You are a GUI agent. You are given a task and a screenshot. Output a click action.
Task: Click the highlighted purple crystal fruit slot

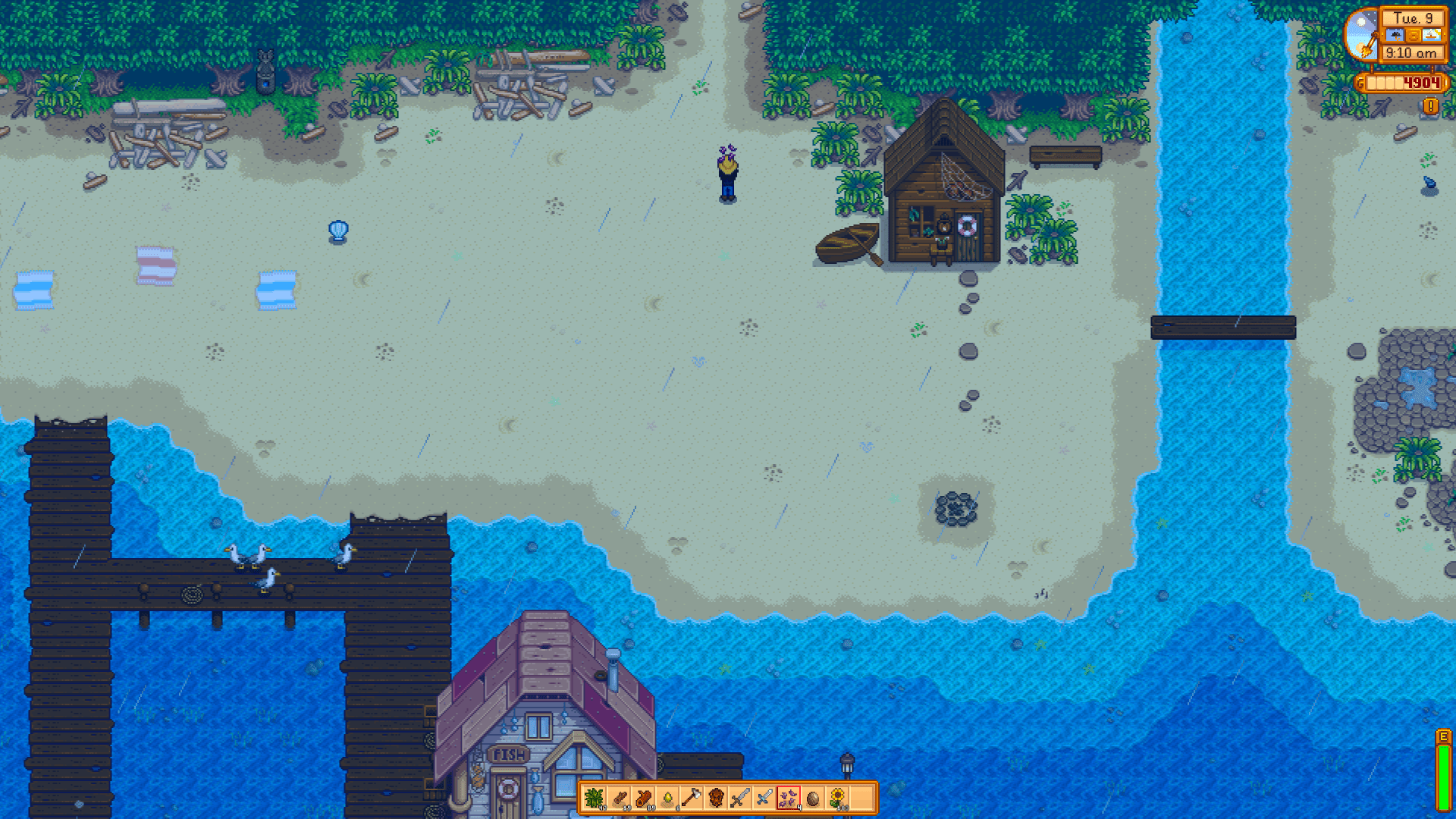pos(789,797)
